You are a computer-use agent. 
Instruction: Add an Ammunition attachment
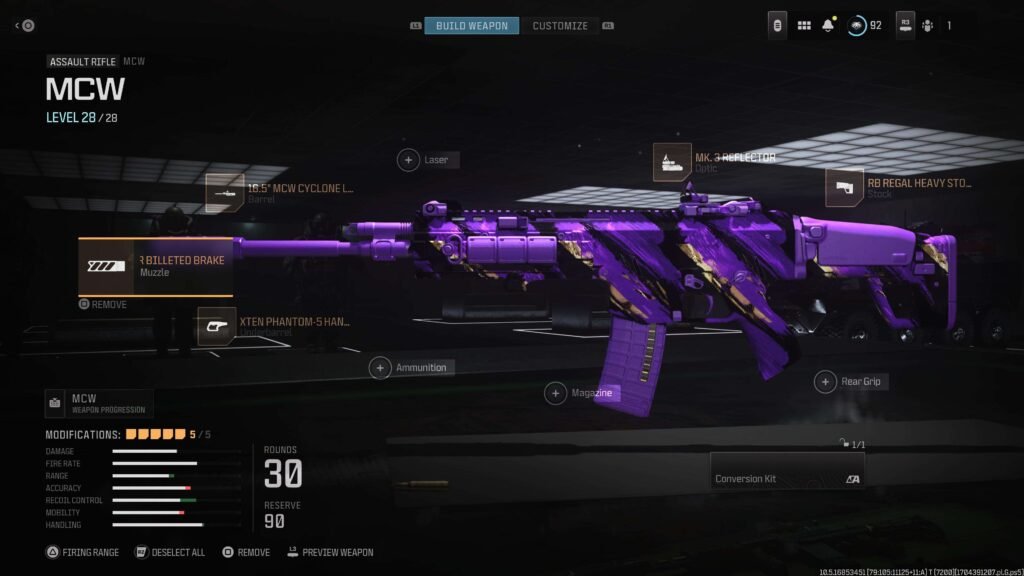click(380, 368)
